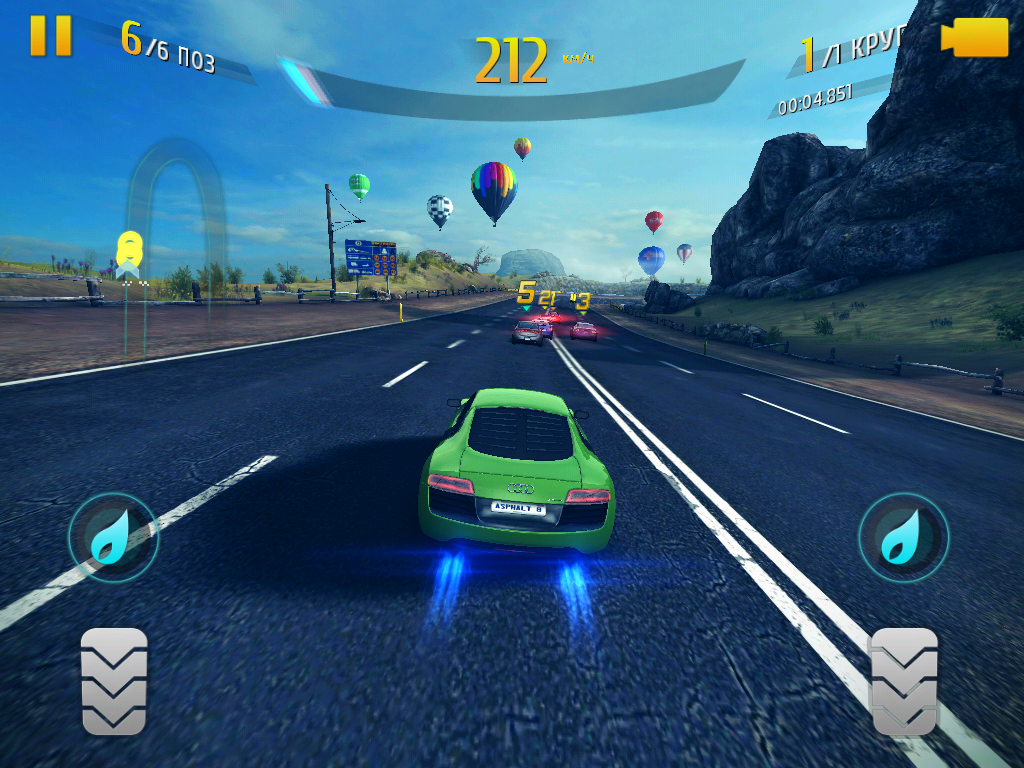Activate the left nitro boost button
1024x768 pixels.
(x=112, y=538)
